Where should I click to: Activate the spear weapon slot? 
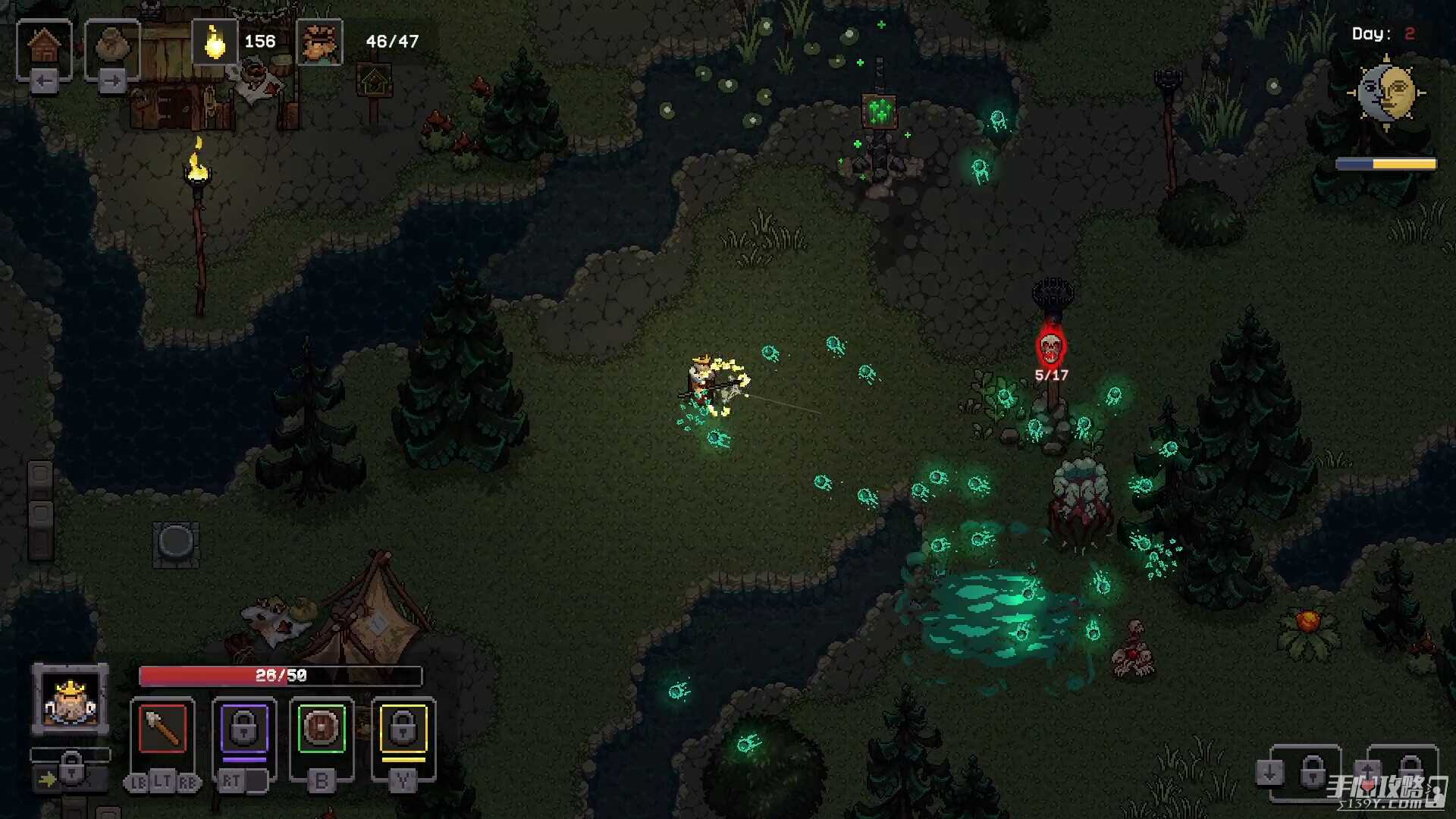click(162, 729)
